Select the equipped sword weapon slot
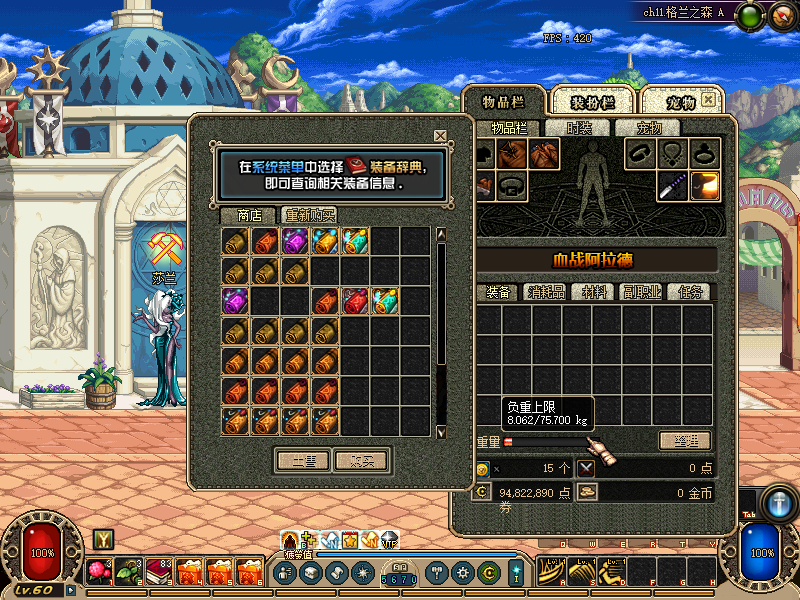 pyautogui.click(x=672, y=185)
